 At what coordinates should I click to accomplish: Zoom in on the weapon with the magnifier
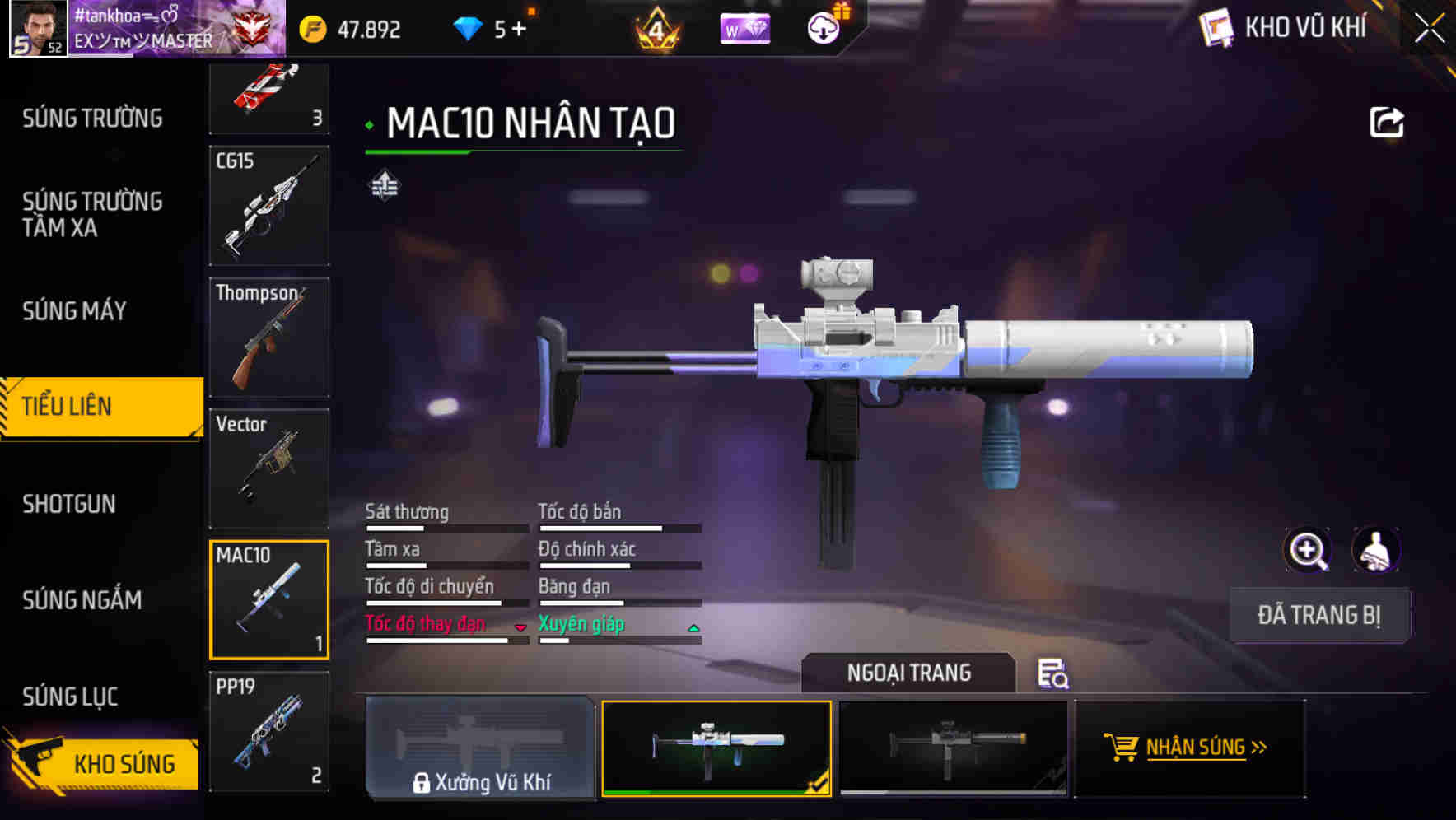click(1307, 550)
